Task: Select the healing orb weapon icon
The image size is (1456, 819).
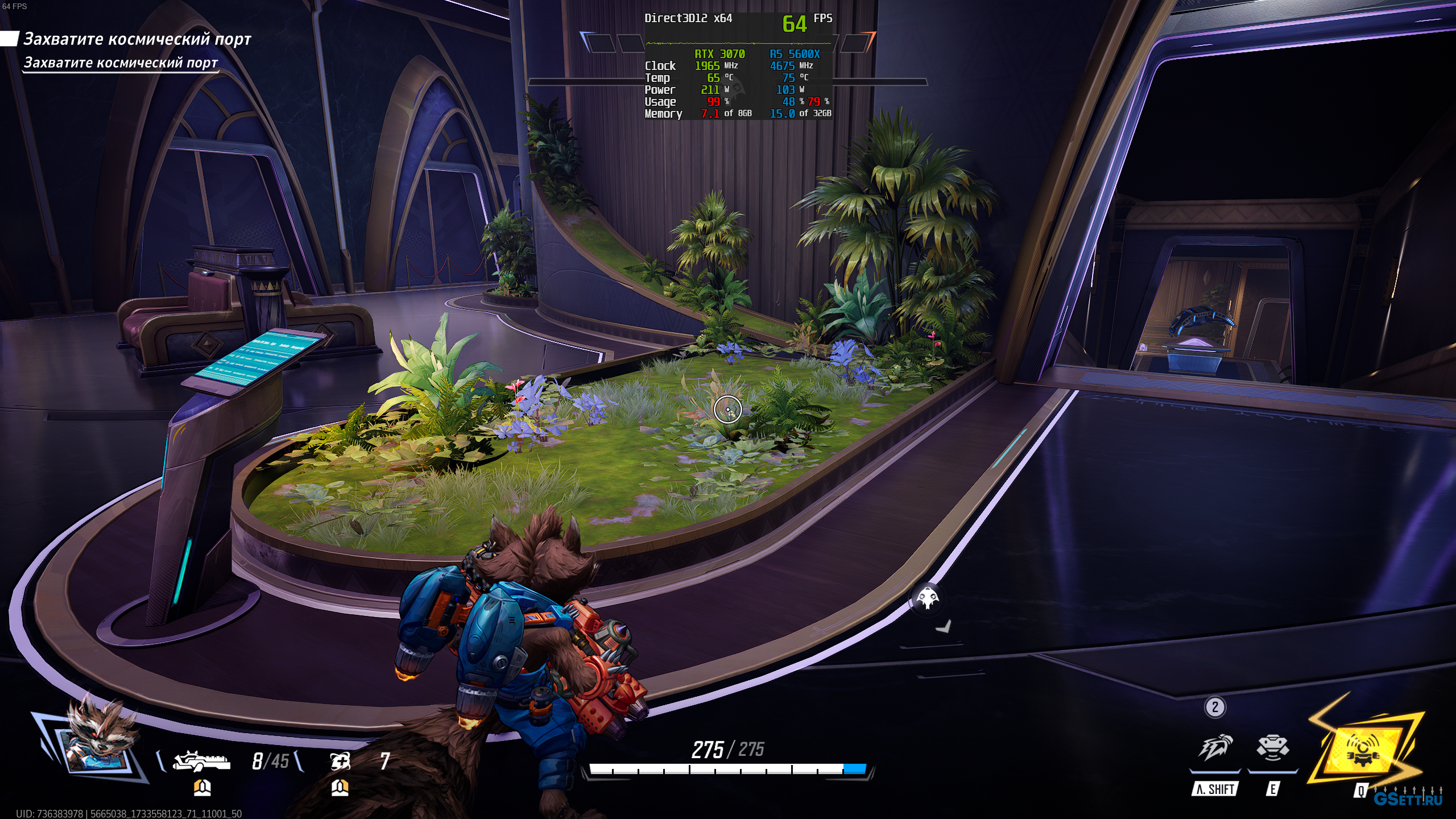Action: pyautogui.click(x=340, y=760)
